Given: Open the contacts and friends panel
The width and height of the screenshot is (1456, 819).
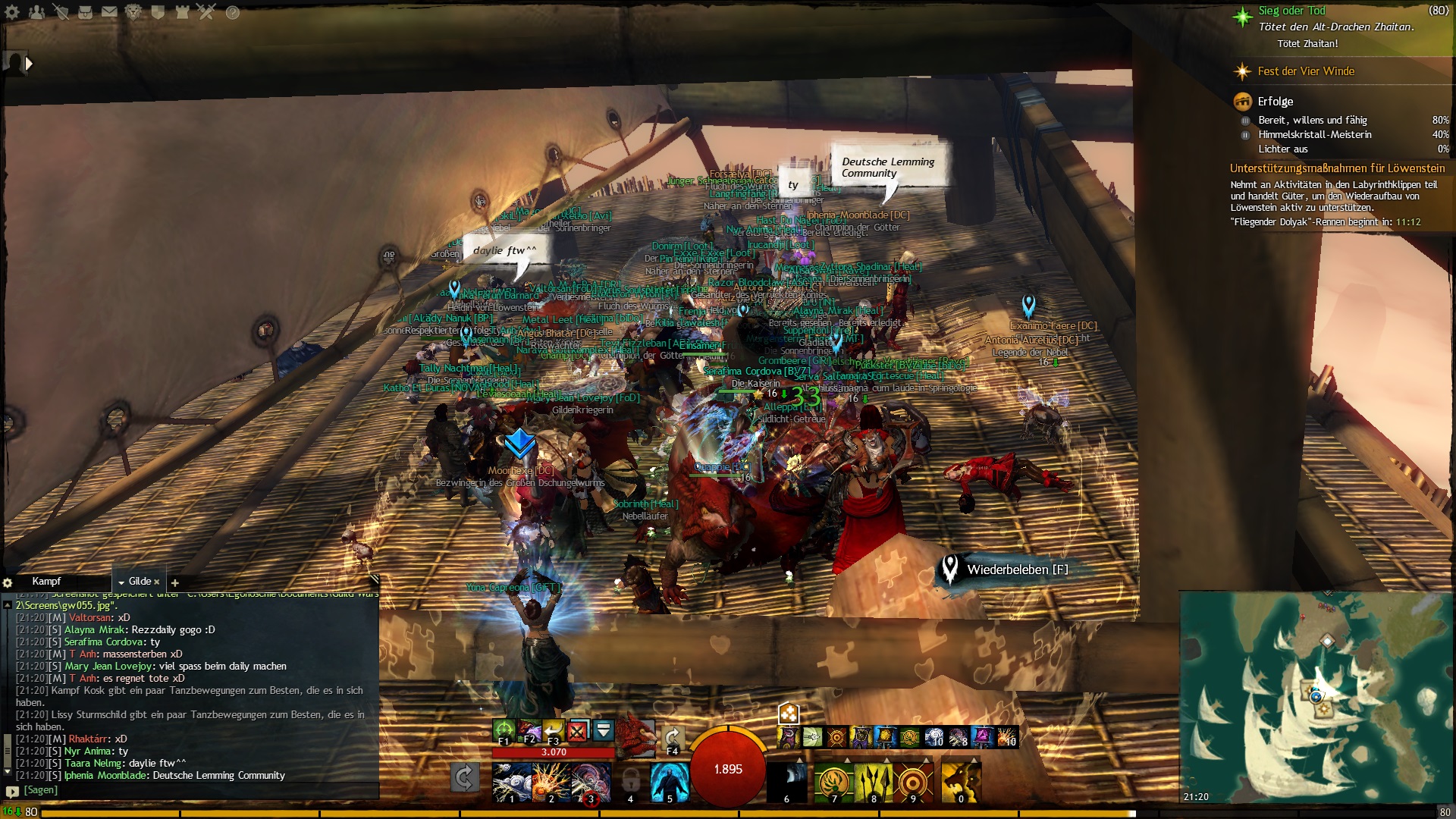Looking at the screenshot, I should pos(36,12).
